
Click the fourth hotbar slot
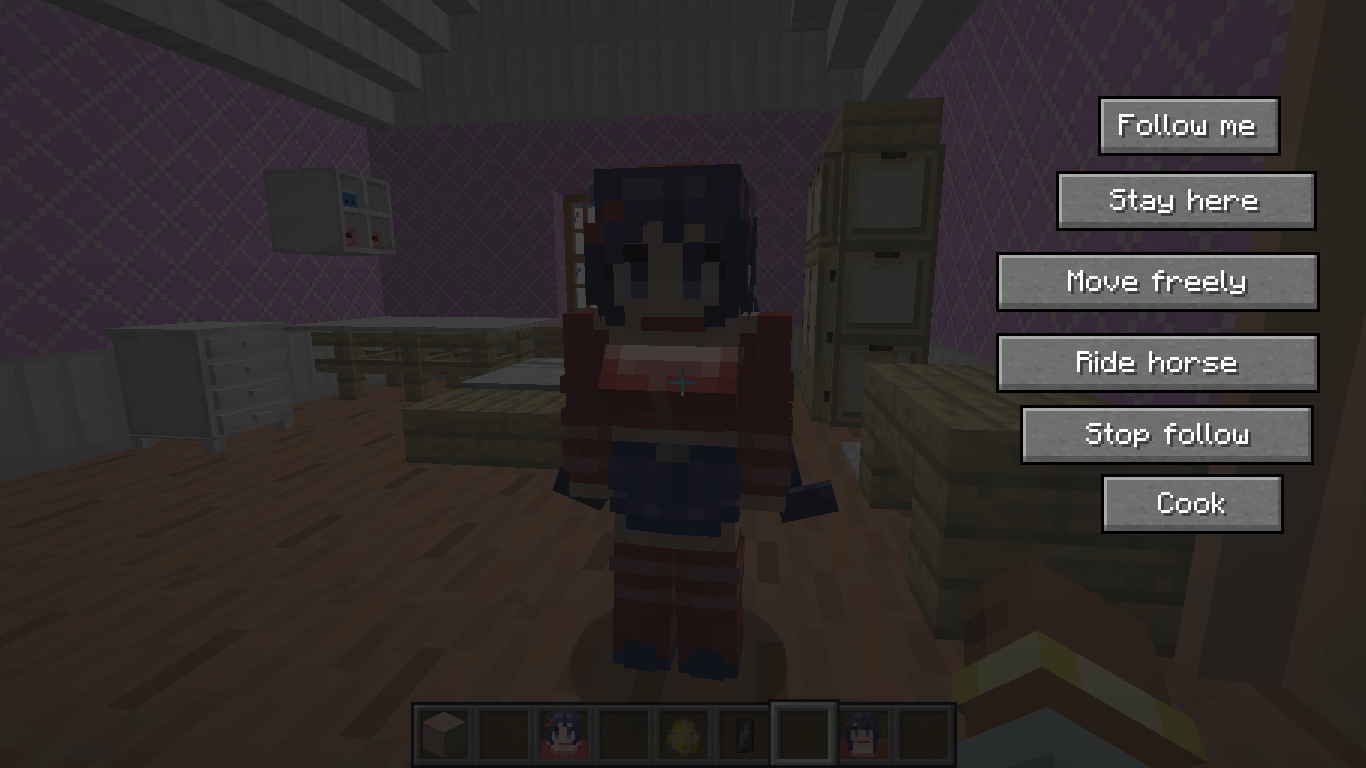(x=624, y=735)
